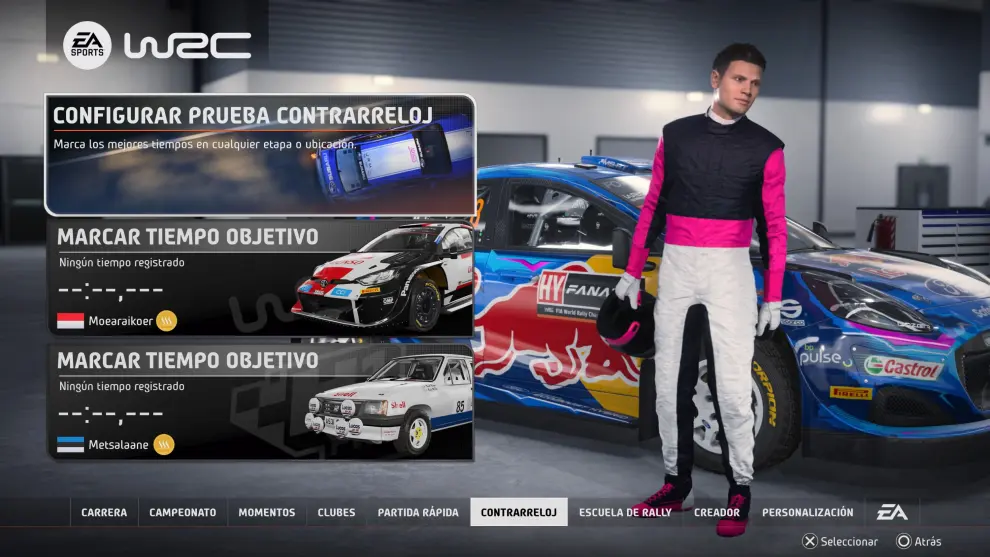Select the EA logo tab
Image resolution: width=990 pixels, height=557 pixels.
click(x=891, y=512)
